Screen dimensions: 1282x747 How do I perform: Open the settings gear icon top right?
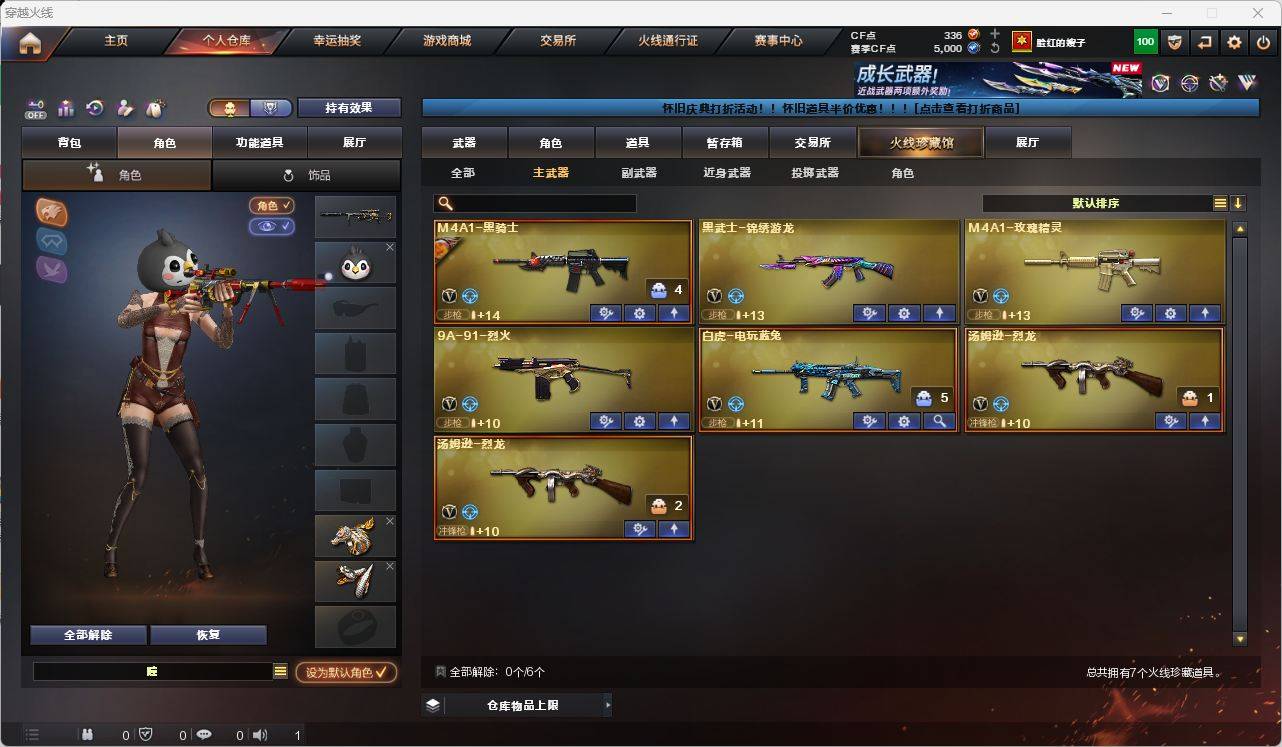click(x=1233, y=41)
